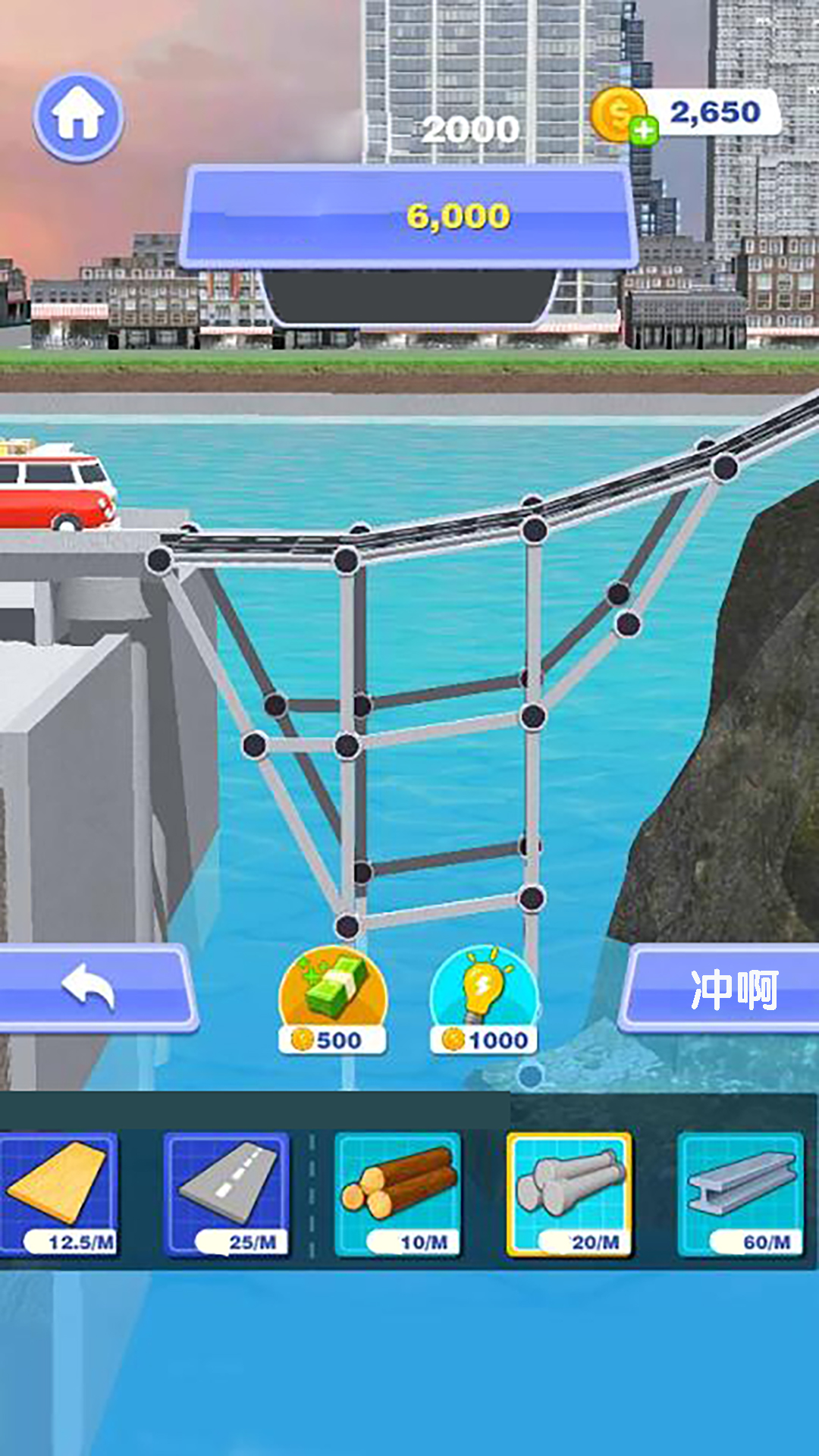Select the concrete pipes 20/M material

(569, 1193)
